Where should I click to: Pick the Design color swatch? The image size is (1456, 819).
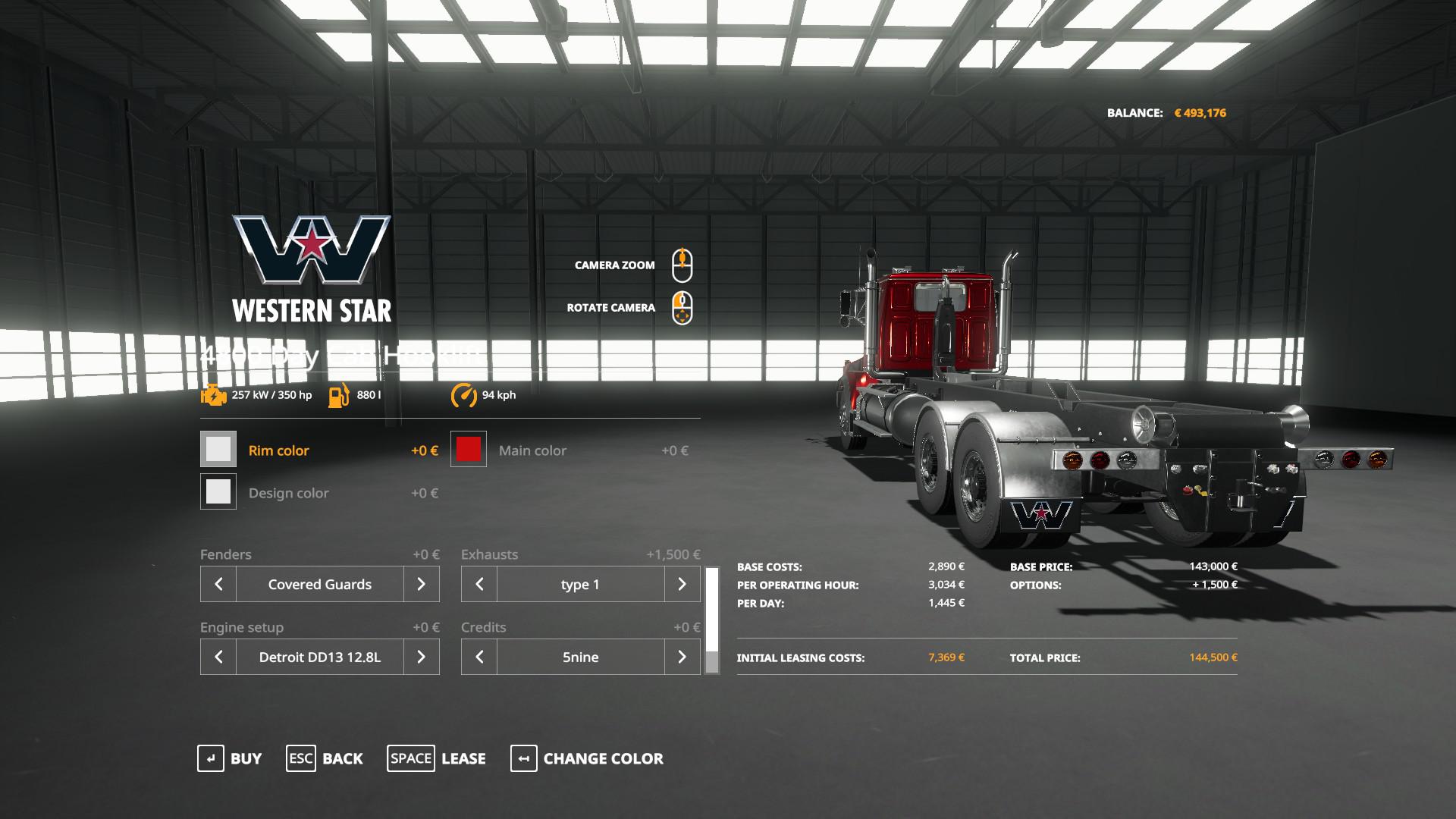click(x=218, y=492)
